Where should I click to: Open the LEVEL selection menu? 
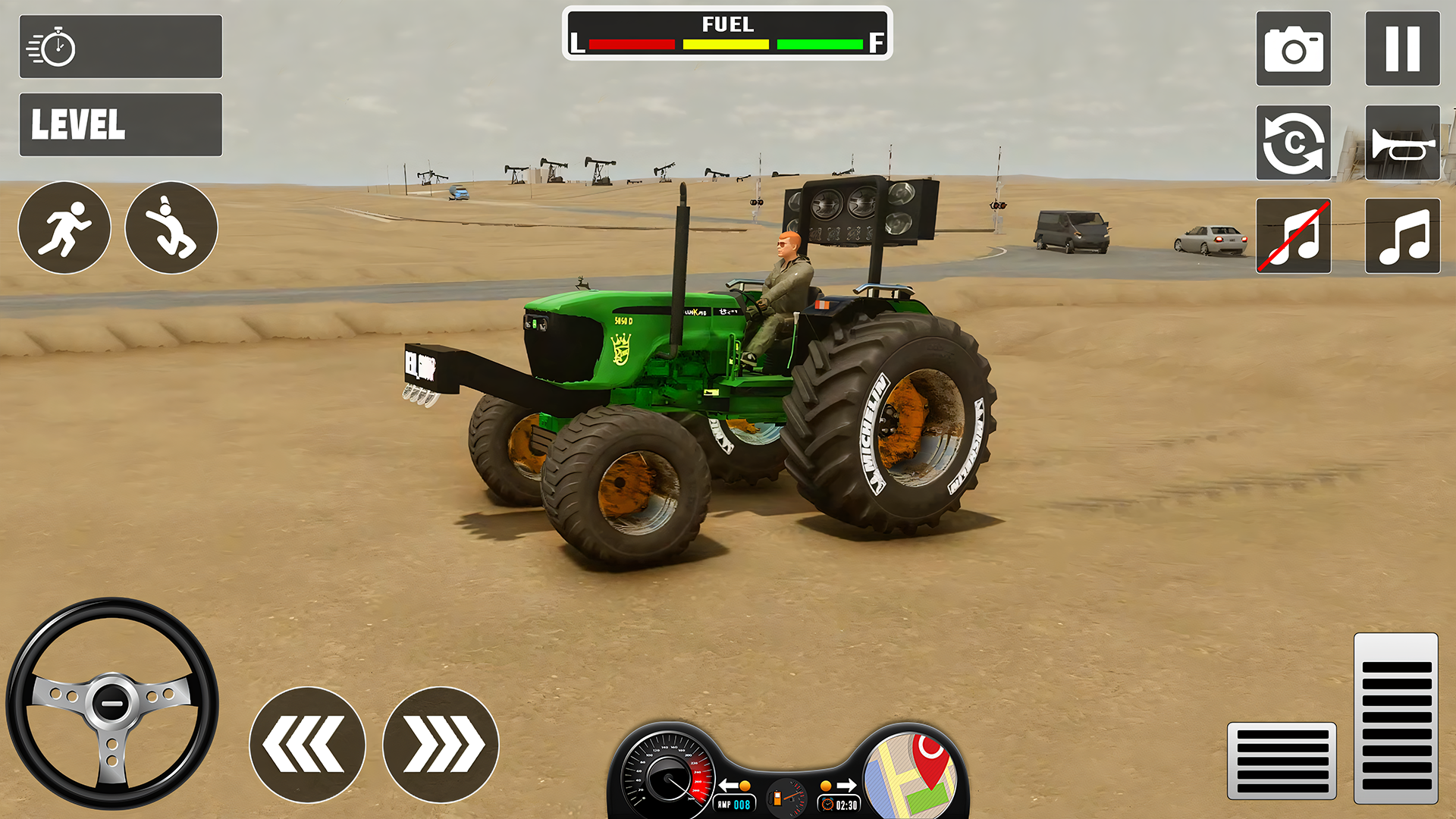(x=121, y=124)
